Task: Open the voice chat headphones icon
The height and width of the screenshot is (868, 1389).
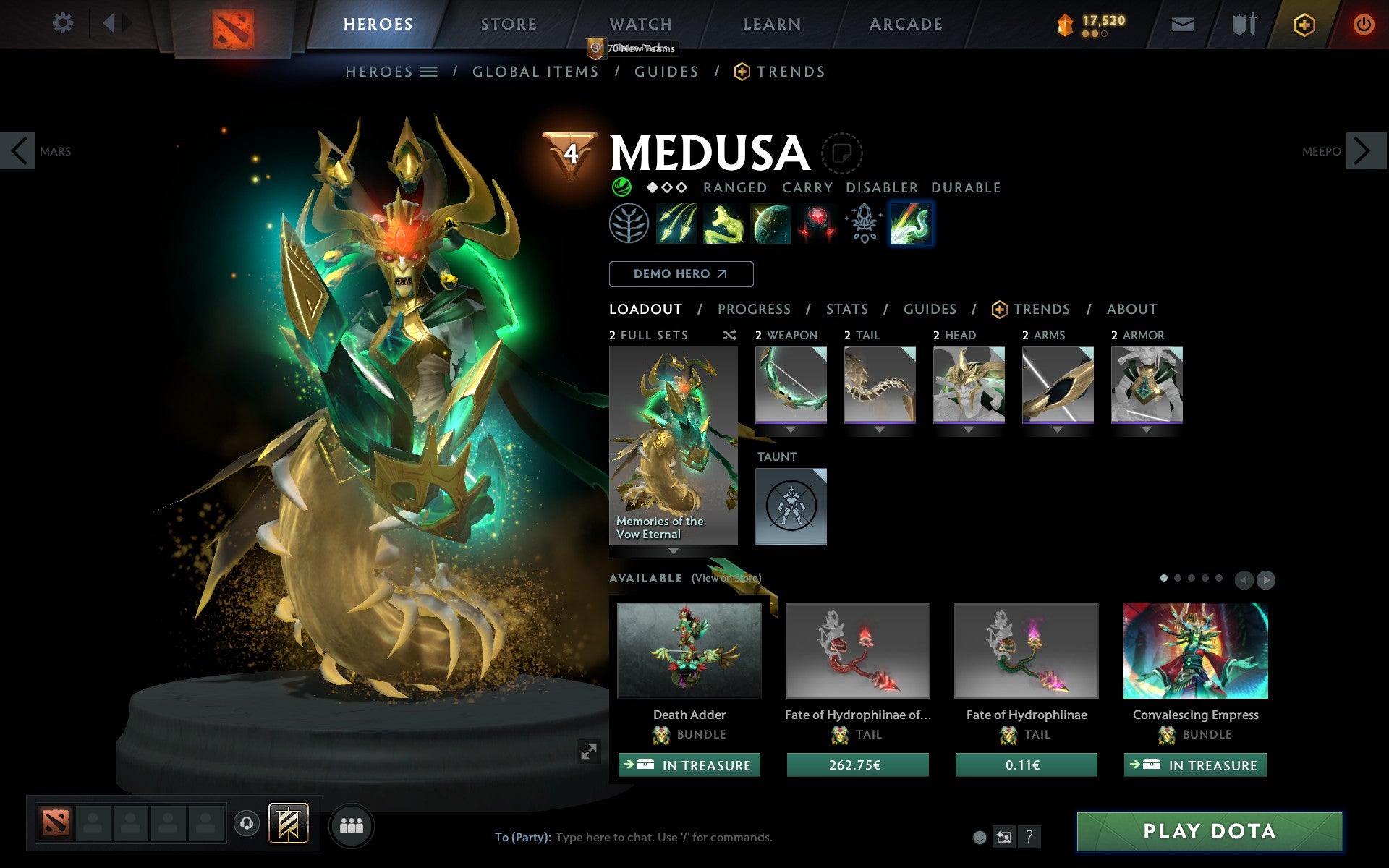Action: [x=247, y=822]
